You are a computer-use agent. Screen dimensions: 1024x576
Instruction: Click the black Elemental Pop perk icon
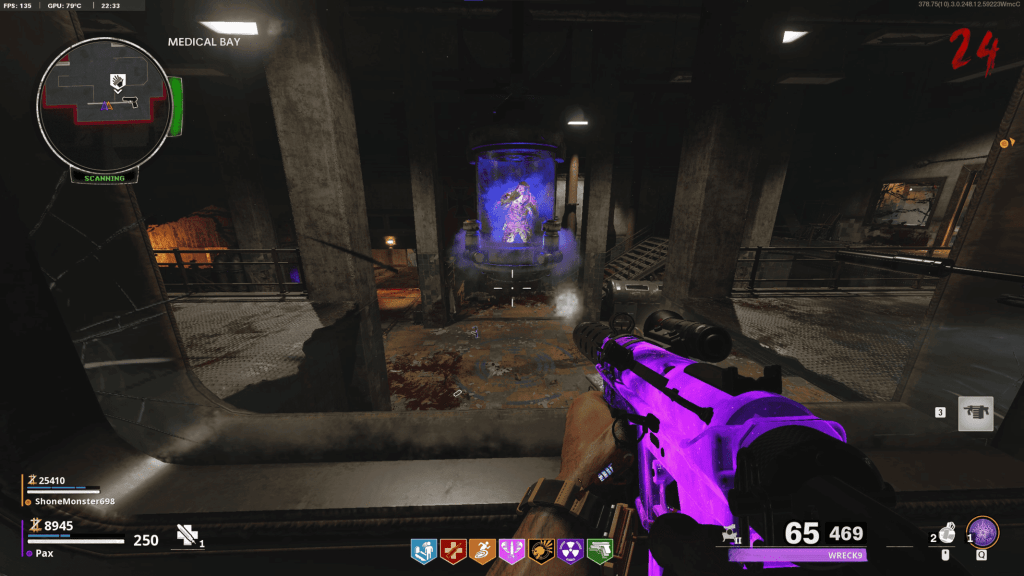click(x=542, y=550)
